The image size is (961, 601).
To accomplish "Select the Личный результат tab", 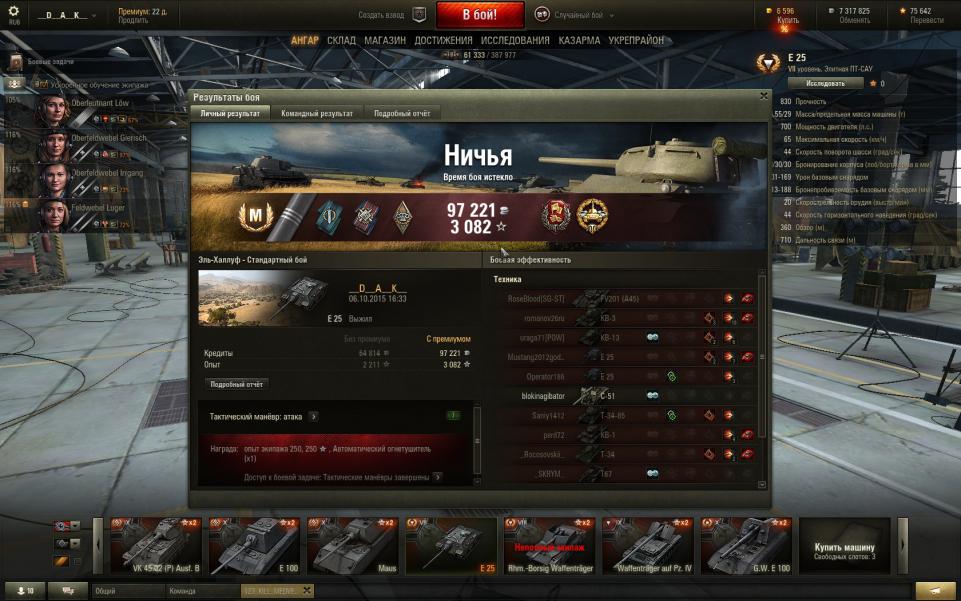I will (230, 114).
